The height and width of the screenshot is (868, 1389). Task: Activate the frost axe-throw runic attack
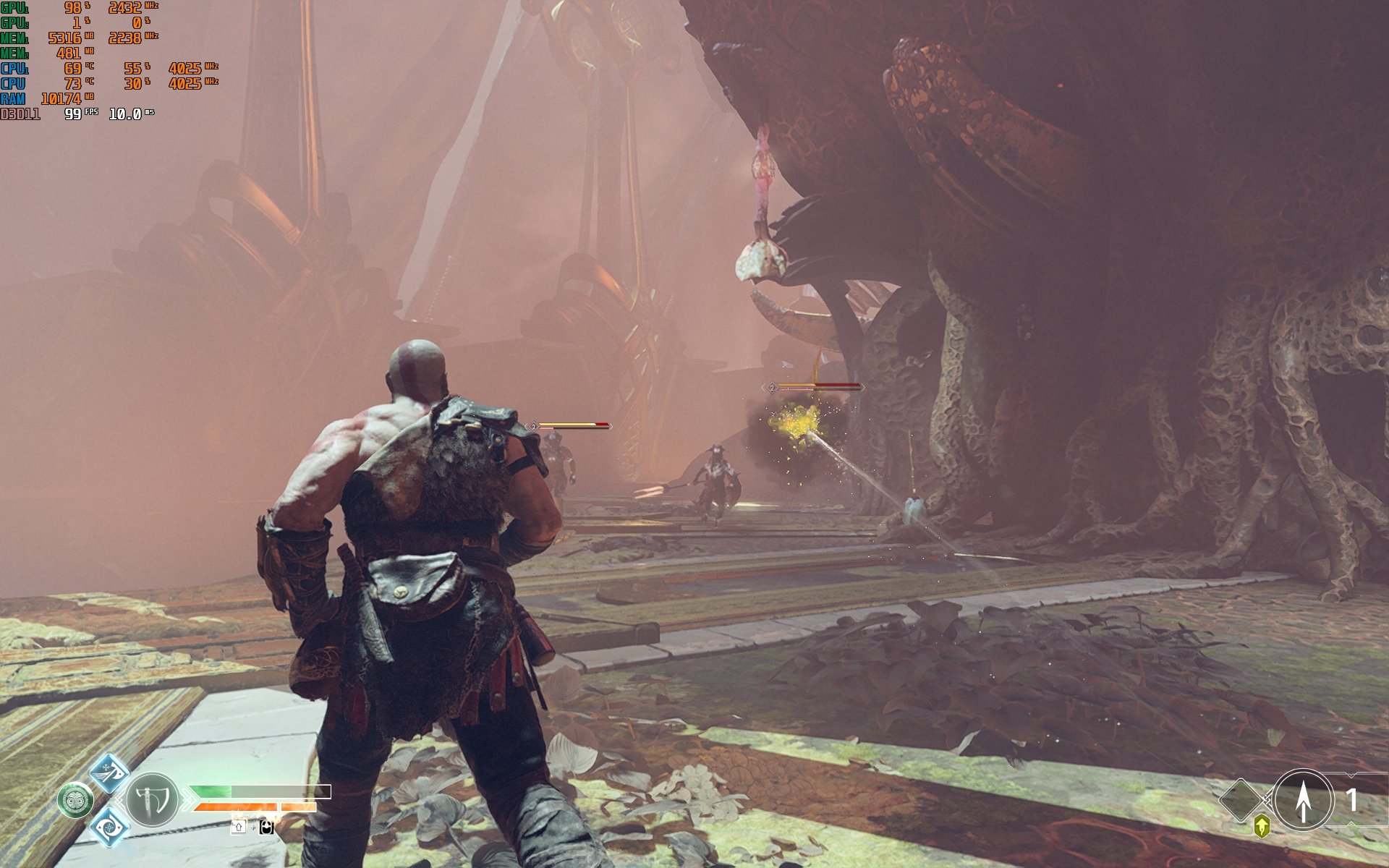pos(109,772)
